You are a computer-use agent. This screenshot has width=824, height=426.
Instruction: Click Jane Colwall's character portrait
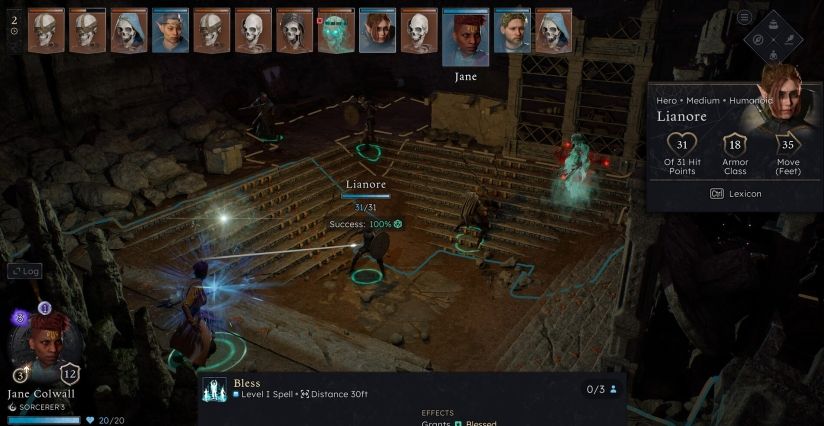[x=39, y=347]
